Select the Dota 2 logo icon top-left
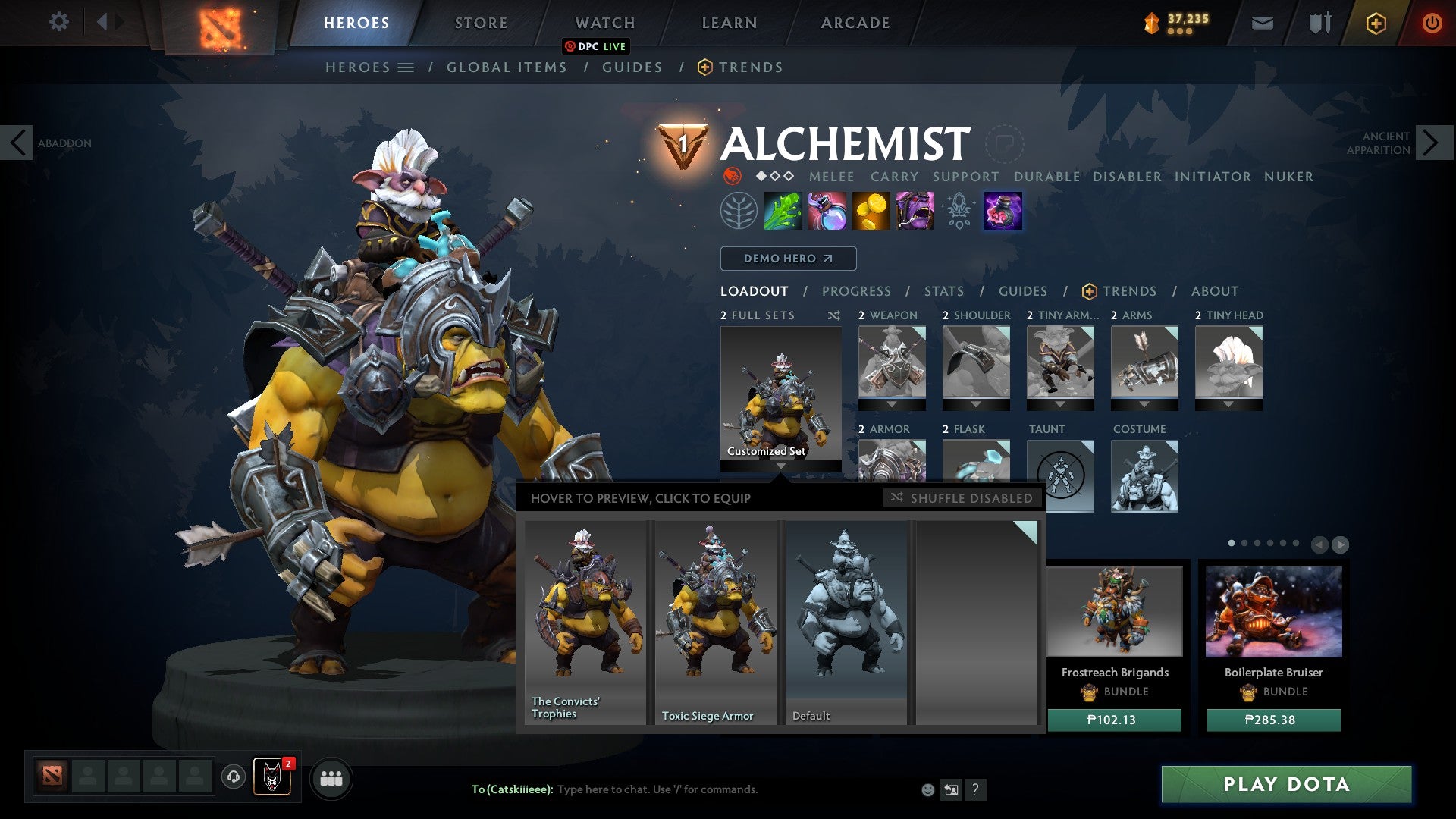Image resolution: width=1456 pixels, height=819 pixels. point(220,23)
